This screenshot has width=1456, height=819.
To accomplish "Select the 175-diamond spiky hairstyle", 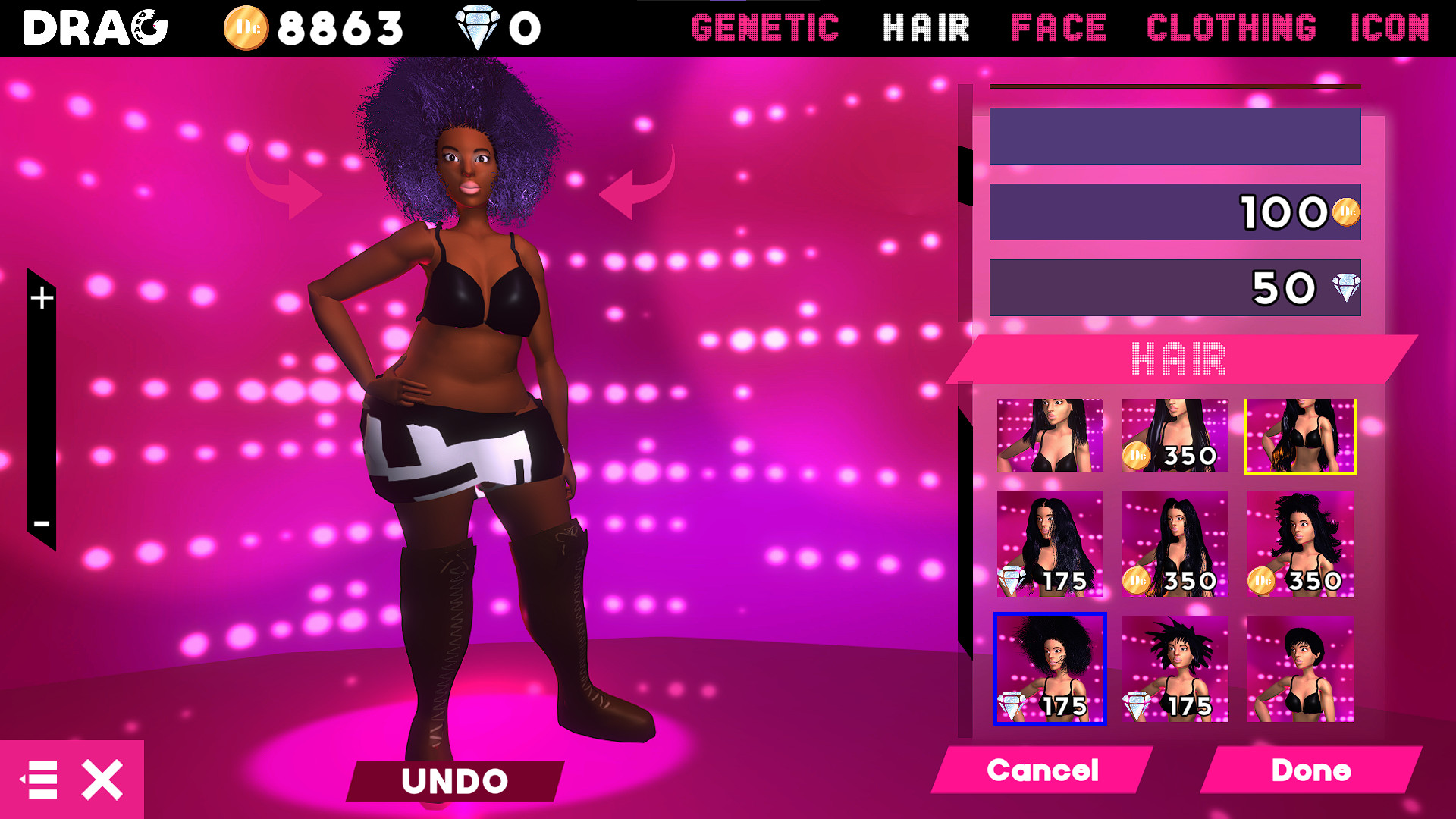I will point(1175,670).
